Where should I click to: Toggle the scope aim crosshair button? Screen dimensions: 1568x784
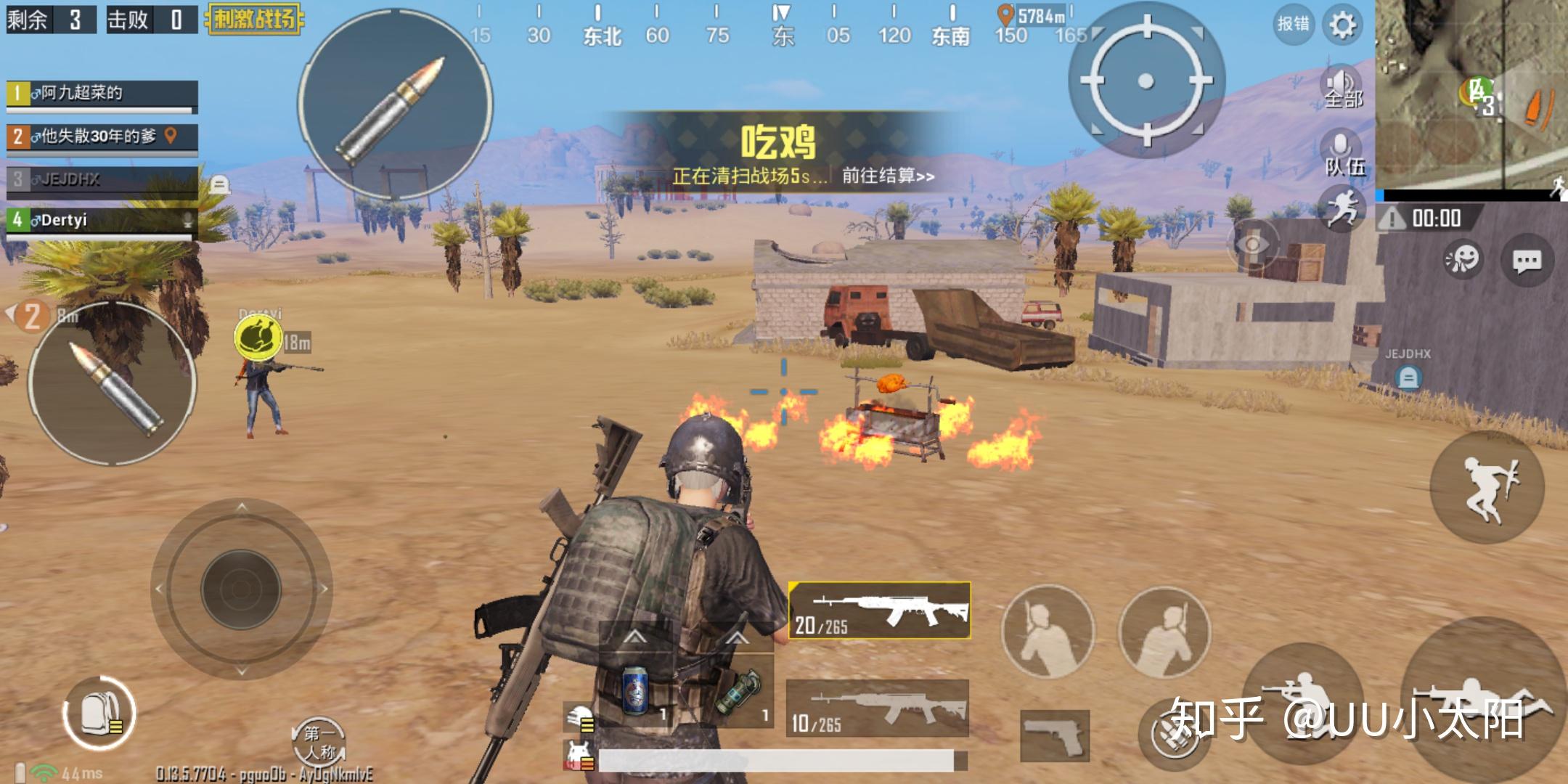(x=1146, y=81)
